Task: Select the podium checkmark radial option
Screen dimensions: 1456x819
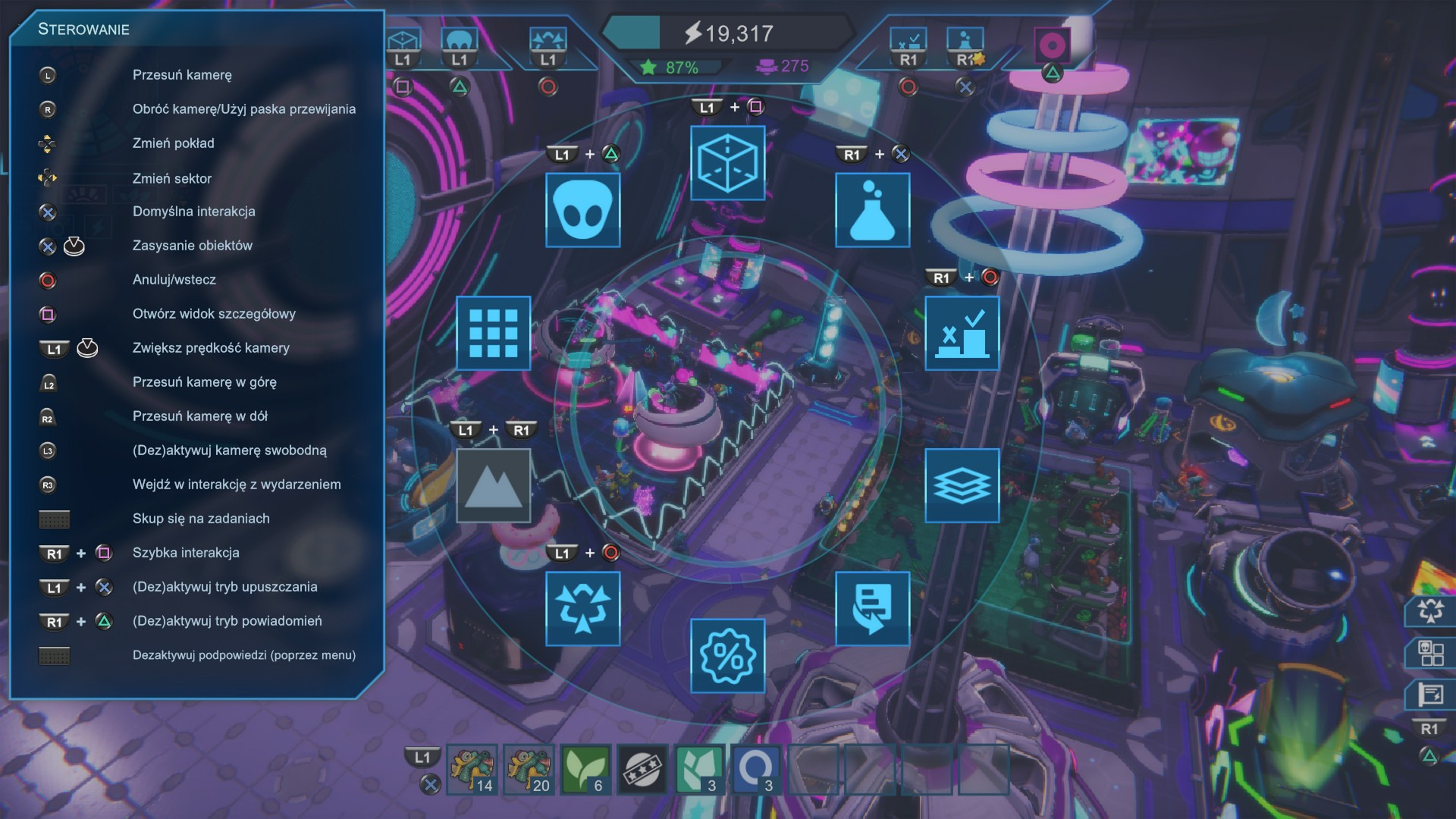Action: (x=962, y=333)
